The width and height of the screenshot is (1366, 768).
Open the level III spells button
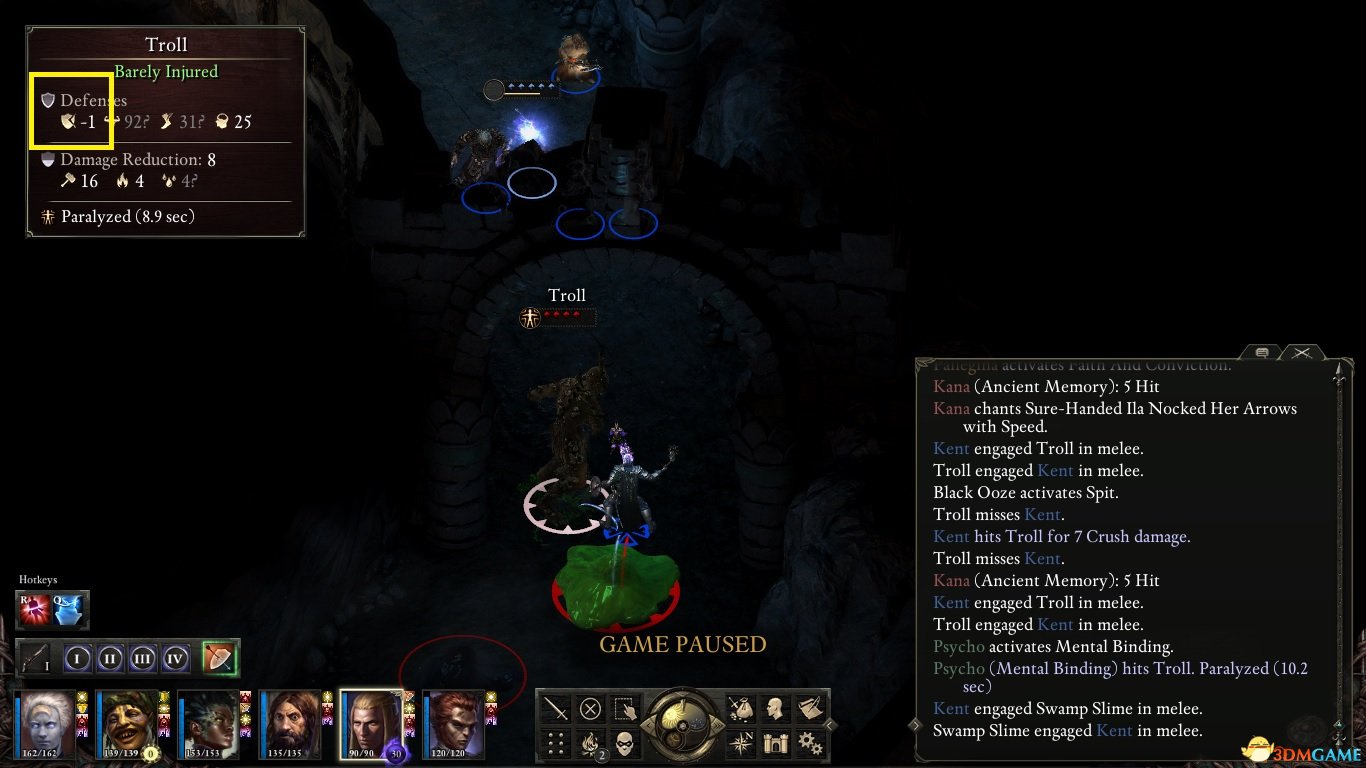[143, 659]
